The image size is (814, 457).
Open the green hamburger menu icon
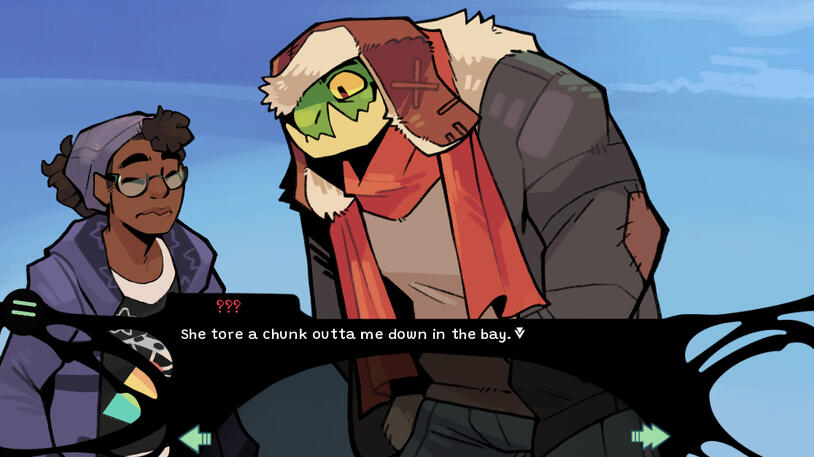(x=24, y=307)
